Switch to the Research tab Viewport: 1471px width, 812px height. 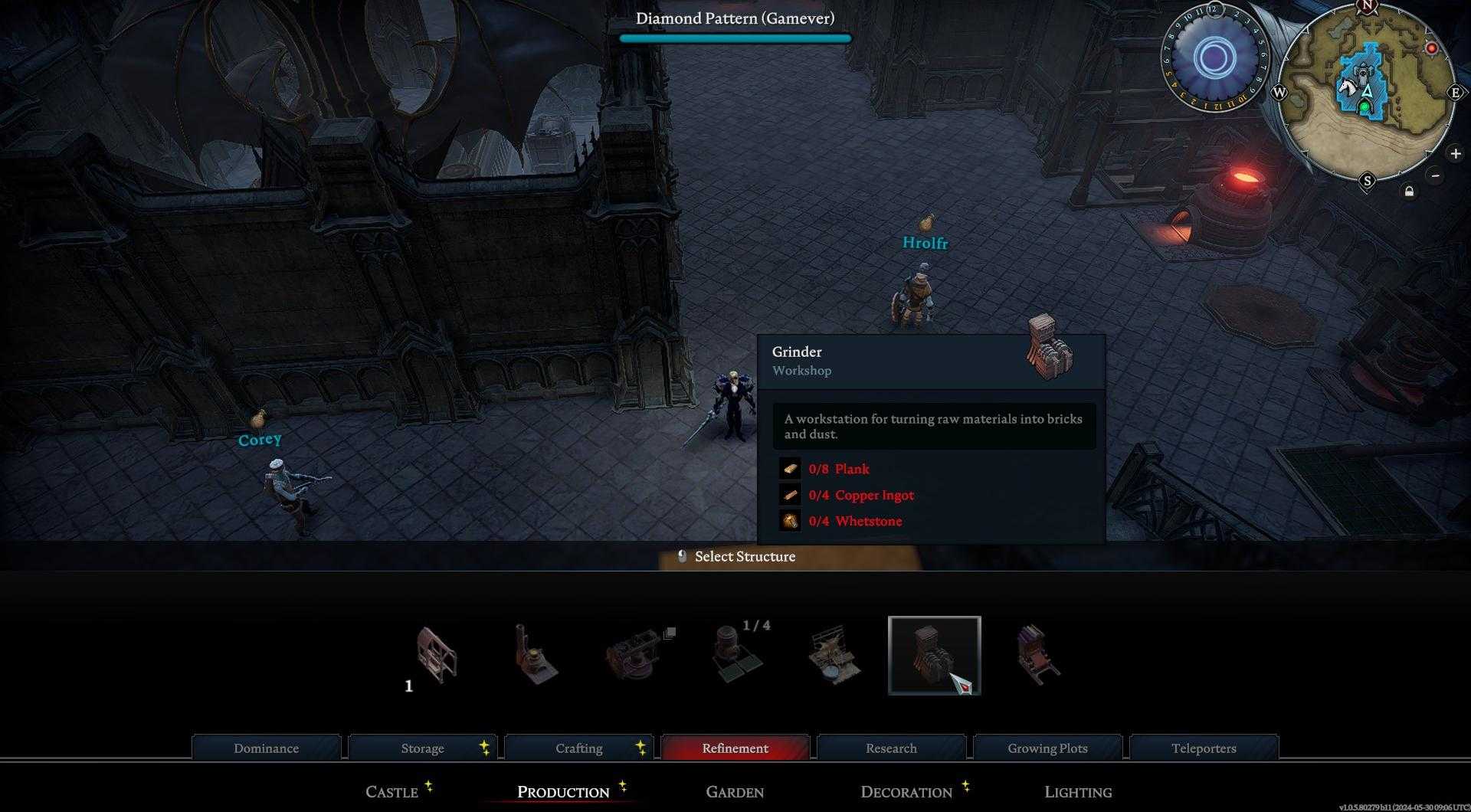pos(891,748)
